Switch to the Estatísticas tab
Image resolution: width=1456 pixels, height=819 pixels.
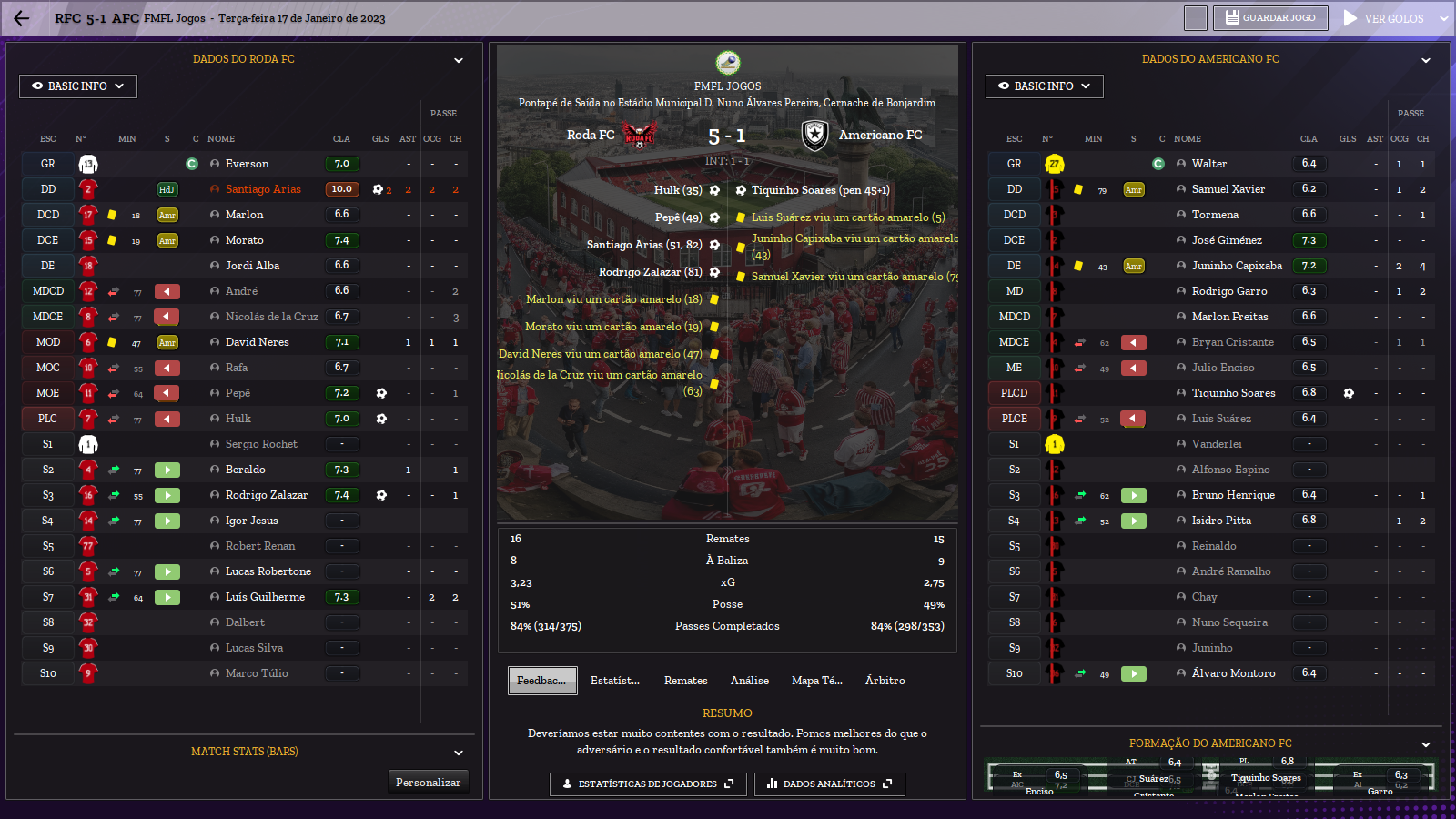click(x=615, y=681)
